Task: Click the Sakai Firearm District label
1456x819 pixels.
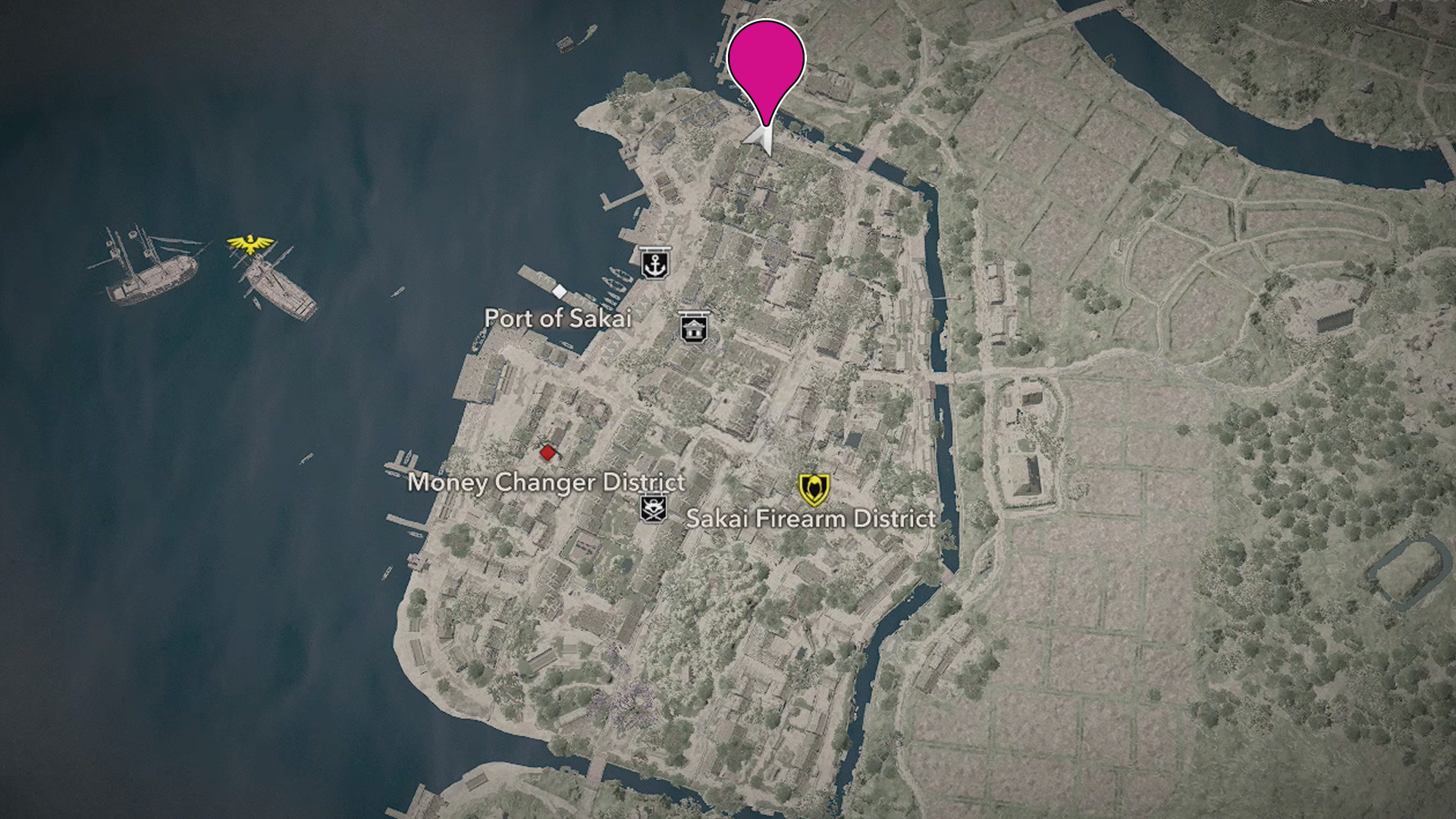Action: click(x=810, y=519)
